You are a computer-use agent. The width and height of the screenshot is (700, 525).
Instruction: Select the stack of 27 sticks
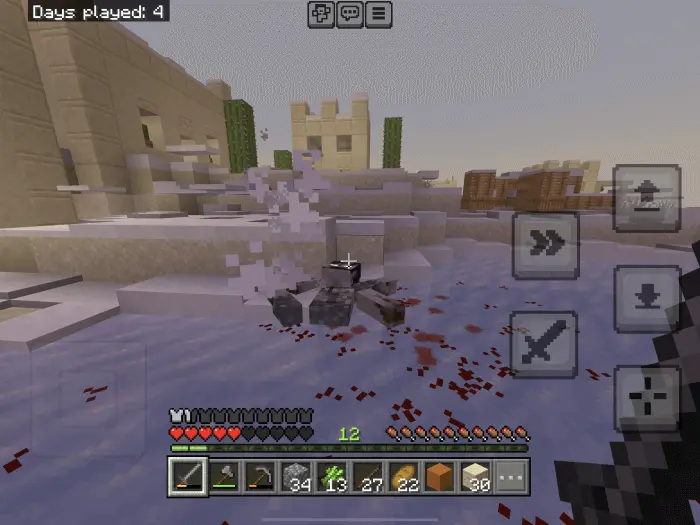click(367, 477)
